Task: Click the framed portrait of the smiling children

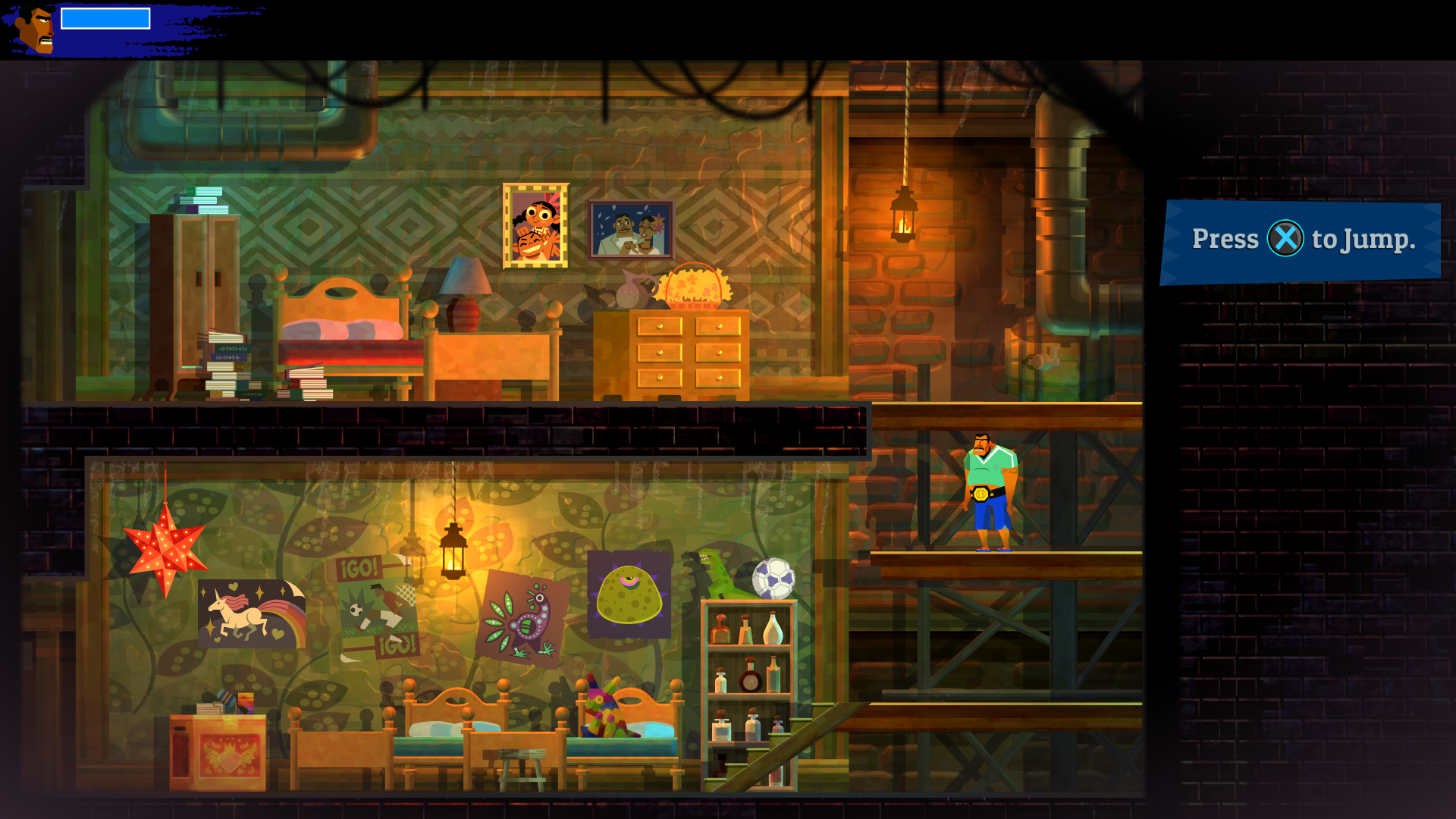Action: tap(535, 225)
